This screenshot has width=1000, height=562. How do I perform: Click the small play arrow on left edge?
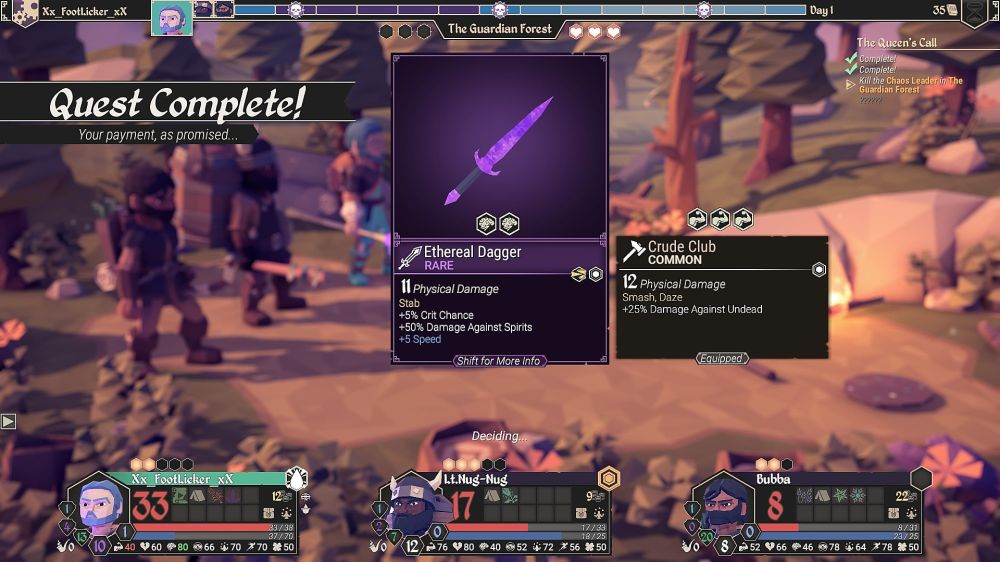pyautogui.click(x=8, y=421)
